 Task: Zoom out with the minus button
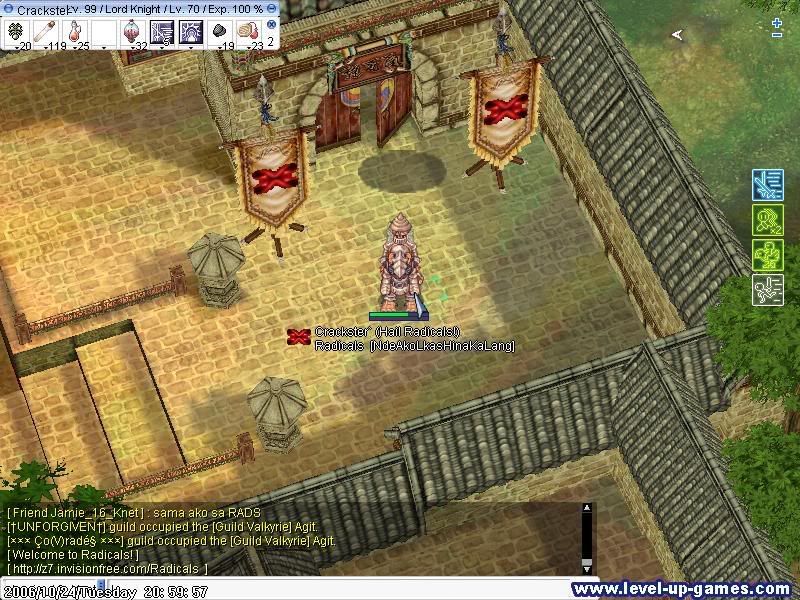(778, 35)
